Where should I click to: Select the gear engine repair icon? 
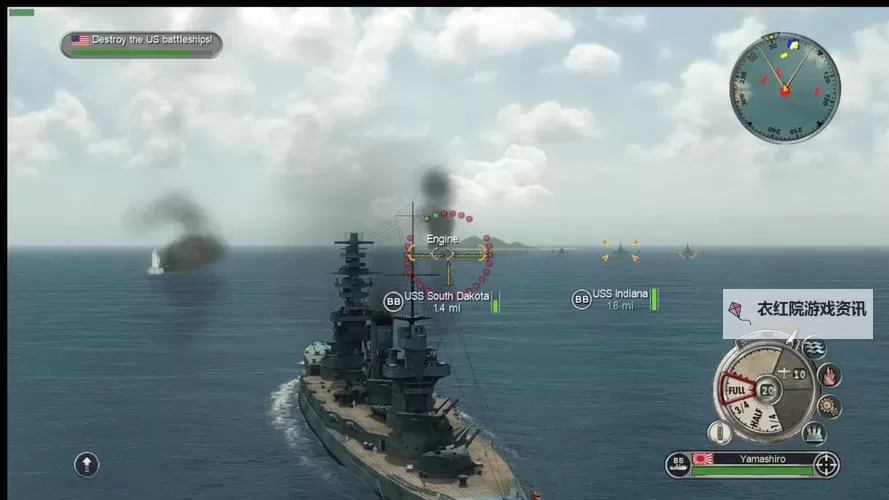point(829,406)
